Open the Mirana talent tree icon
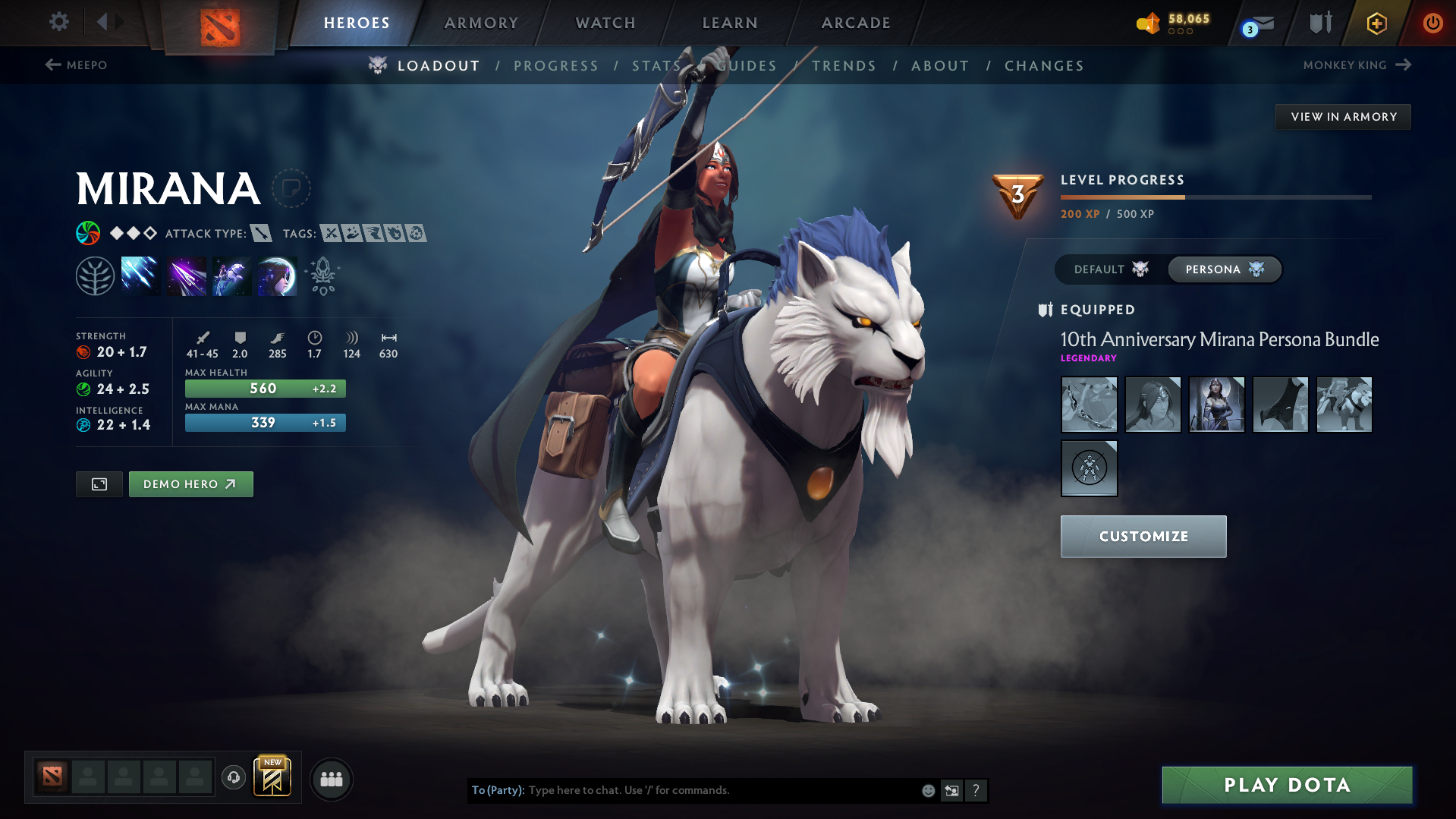The width and height of the screenshot is (1456, 819). pyautogui.click(x=95, y=275)
